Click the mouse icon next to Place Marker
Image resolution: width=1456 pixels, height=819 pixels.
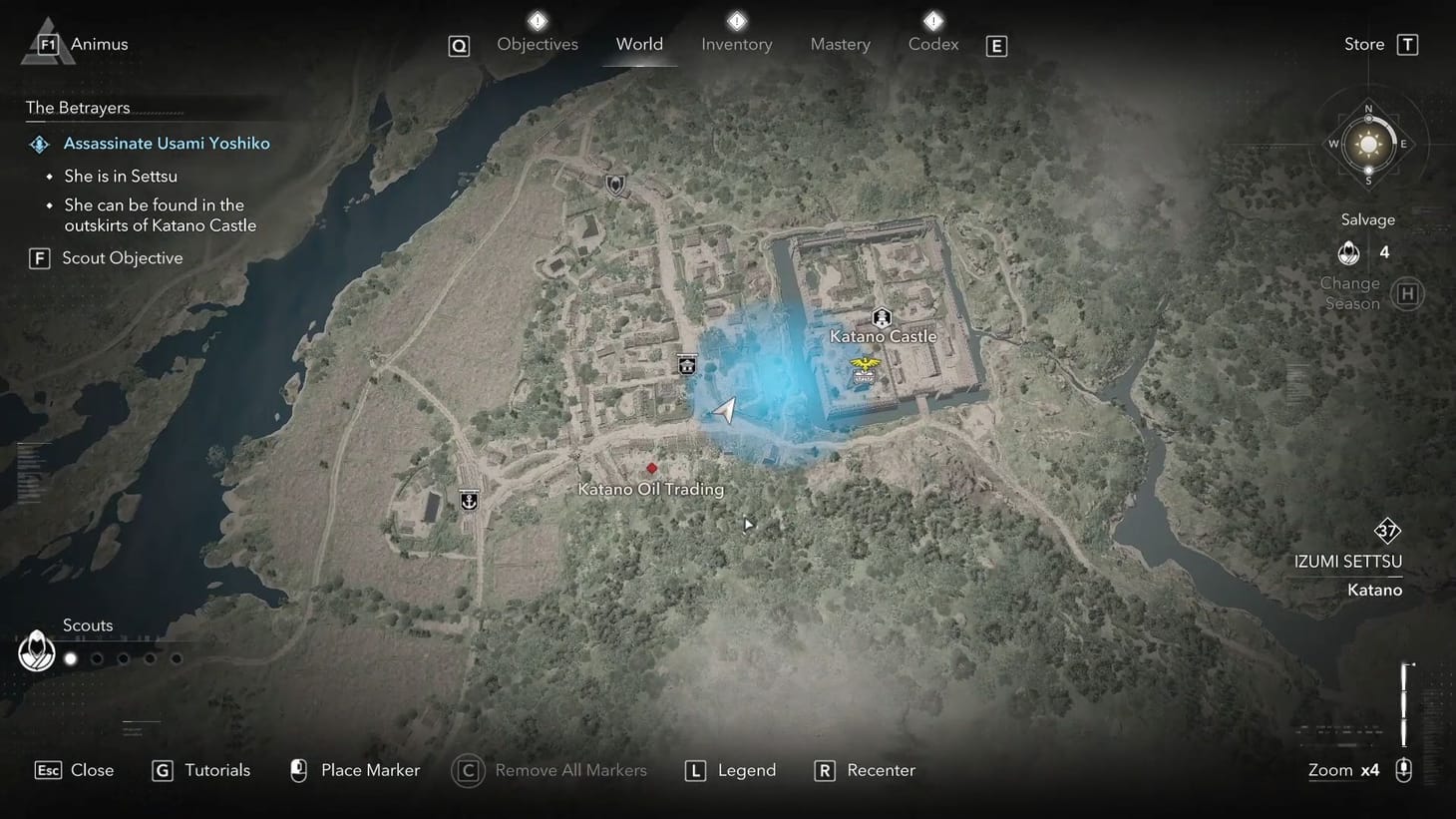click(x=298, y=769)
